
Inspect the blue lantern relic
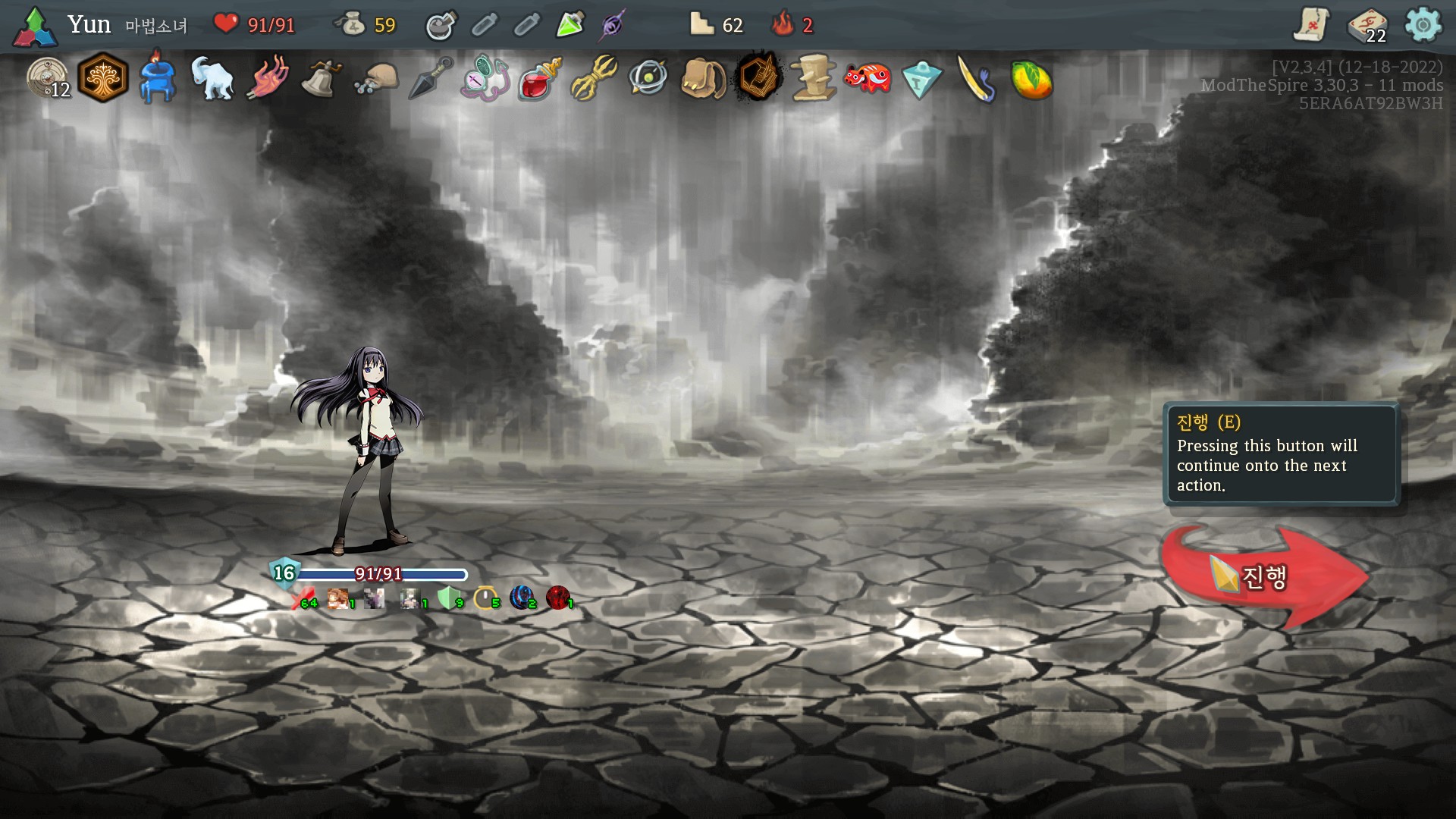(x=158, y=78)
